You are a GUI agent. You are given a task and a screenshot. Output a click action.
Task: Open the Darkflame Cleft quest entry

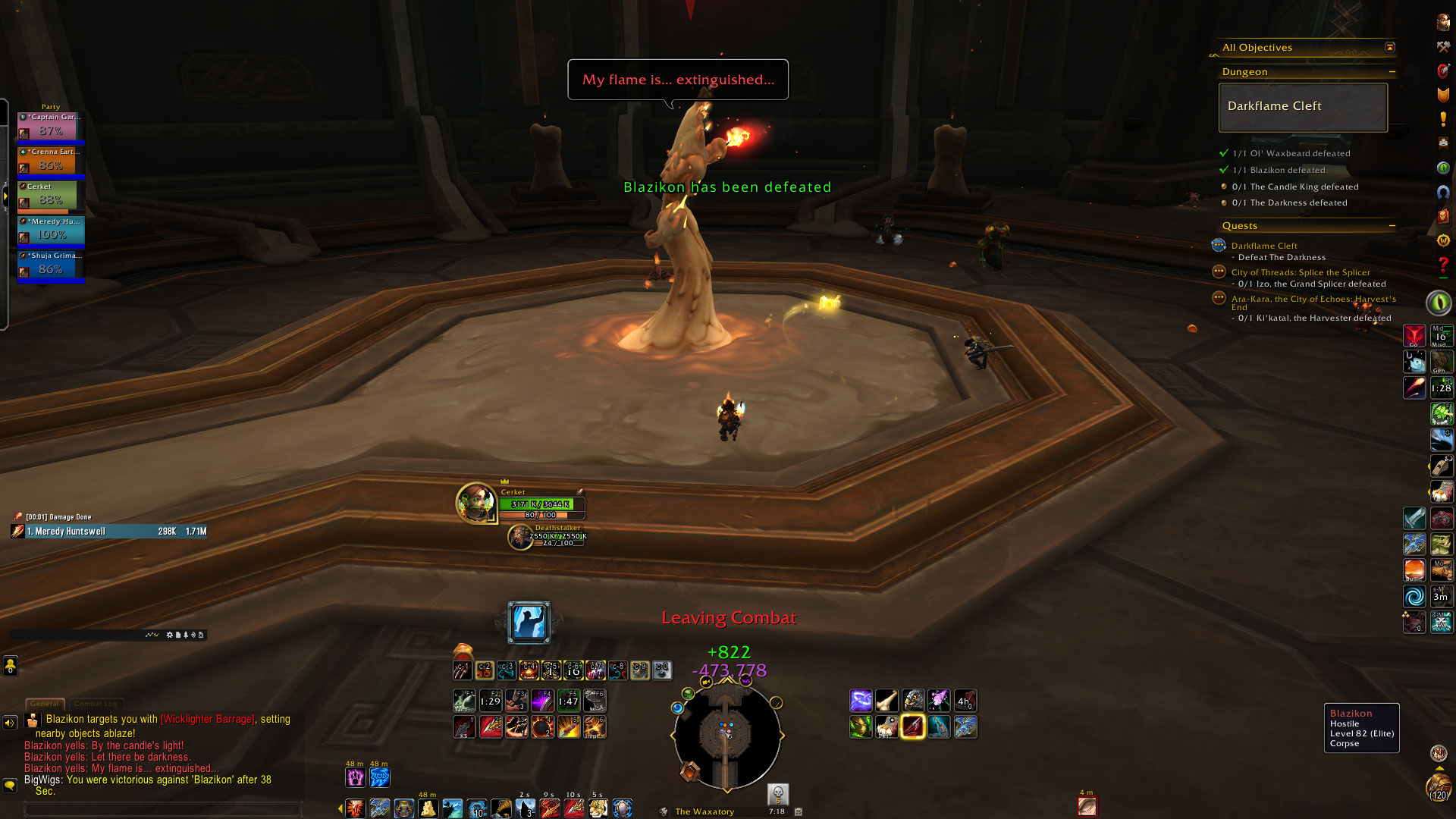click(x=1264, y=246)
